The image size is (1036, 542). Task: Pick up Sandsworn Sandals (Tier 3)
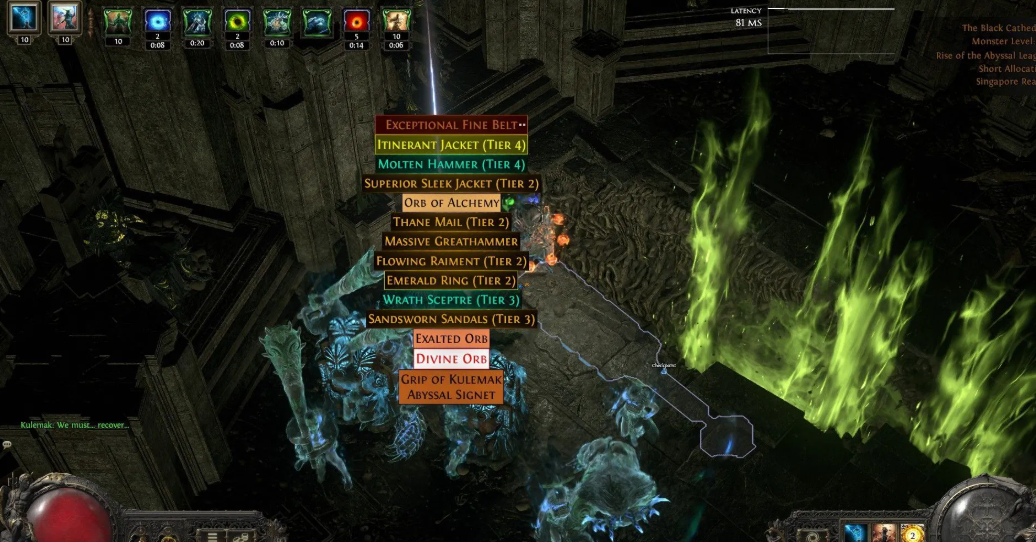click(451, 320)
